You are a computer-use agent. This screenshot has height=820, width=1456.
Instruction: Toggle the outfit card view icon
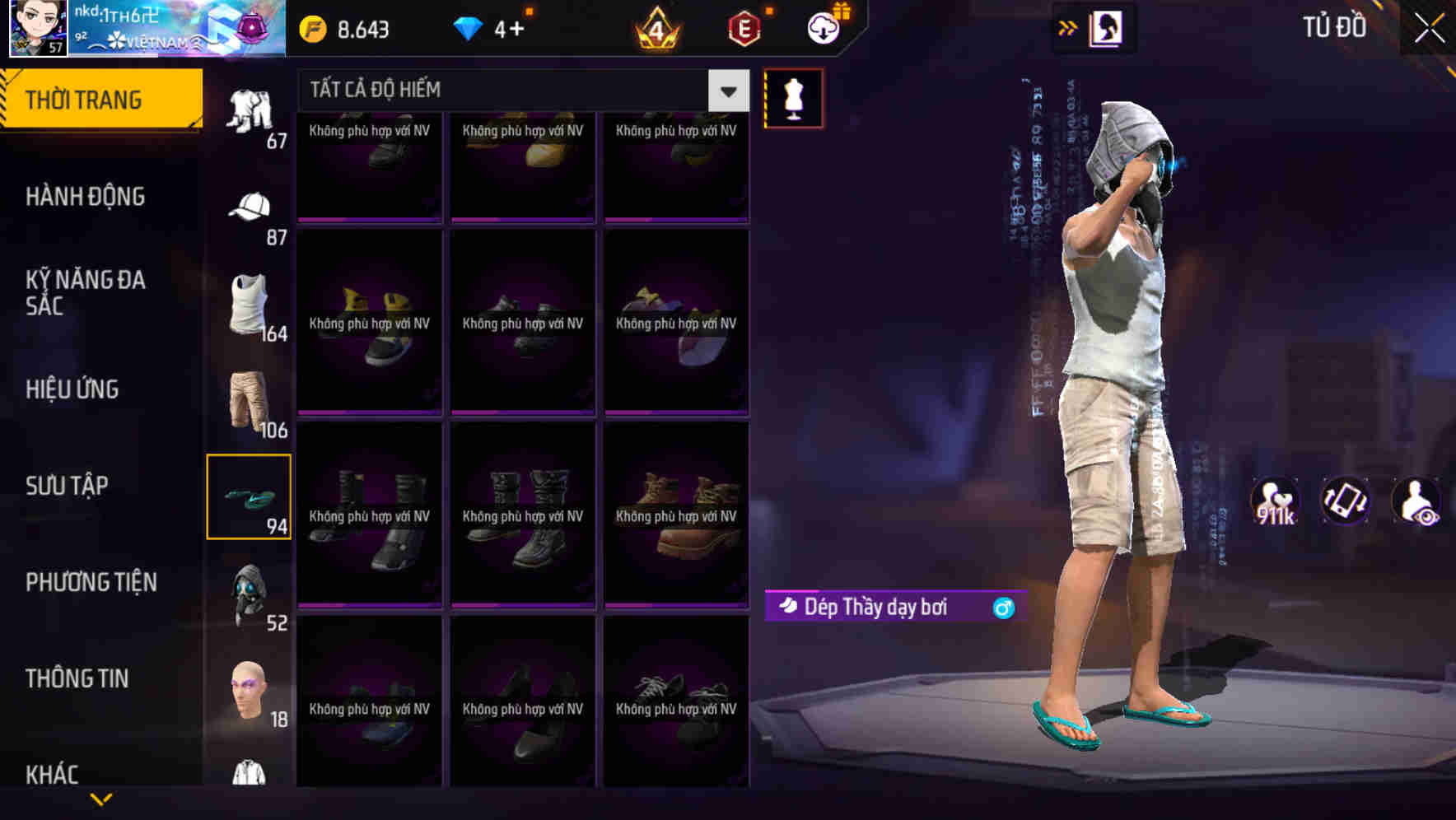(x=1106, y=27)
